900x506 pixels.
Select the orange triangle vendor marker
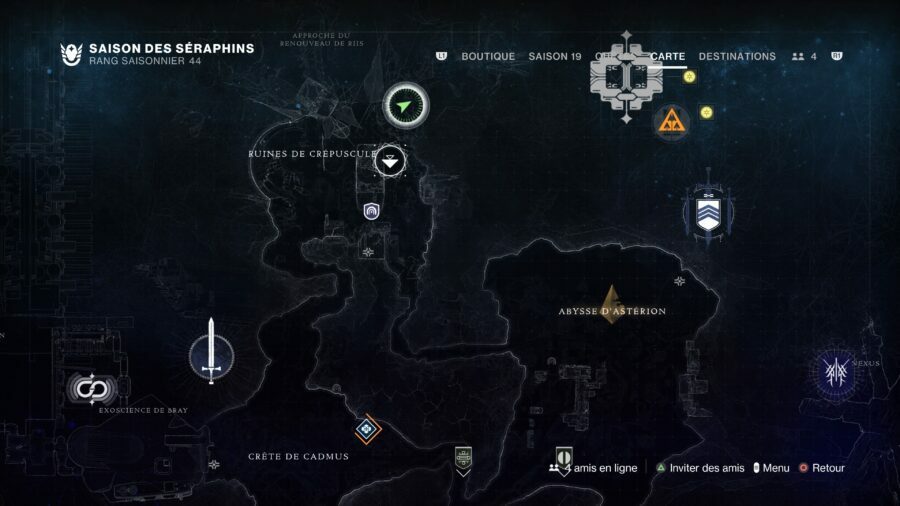click(x=671, y=123)
